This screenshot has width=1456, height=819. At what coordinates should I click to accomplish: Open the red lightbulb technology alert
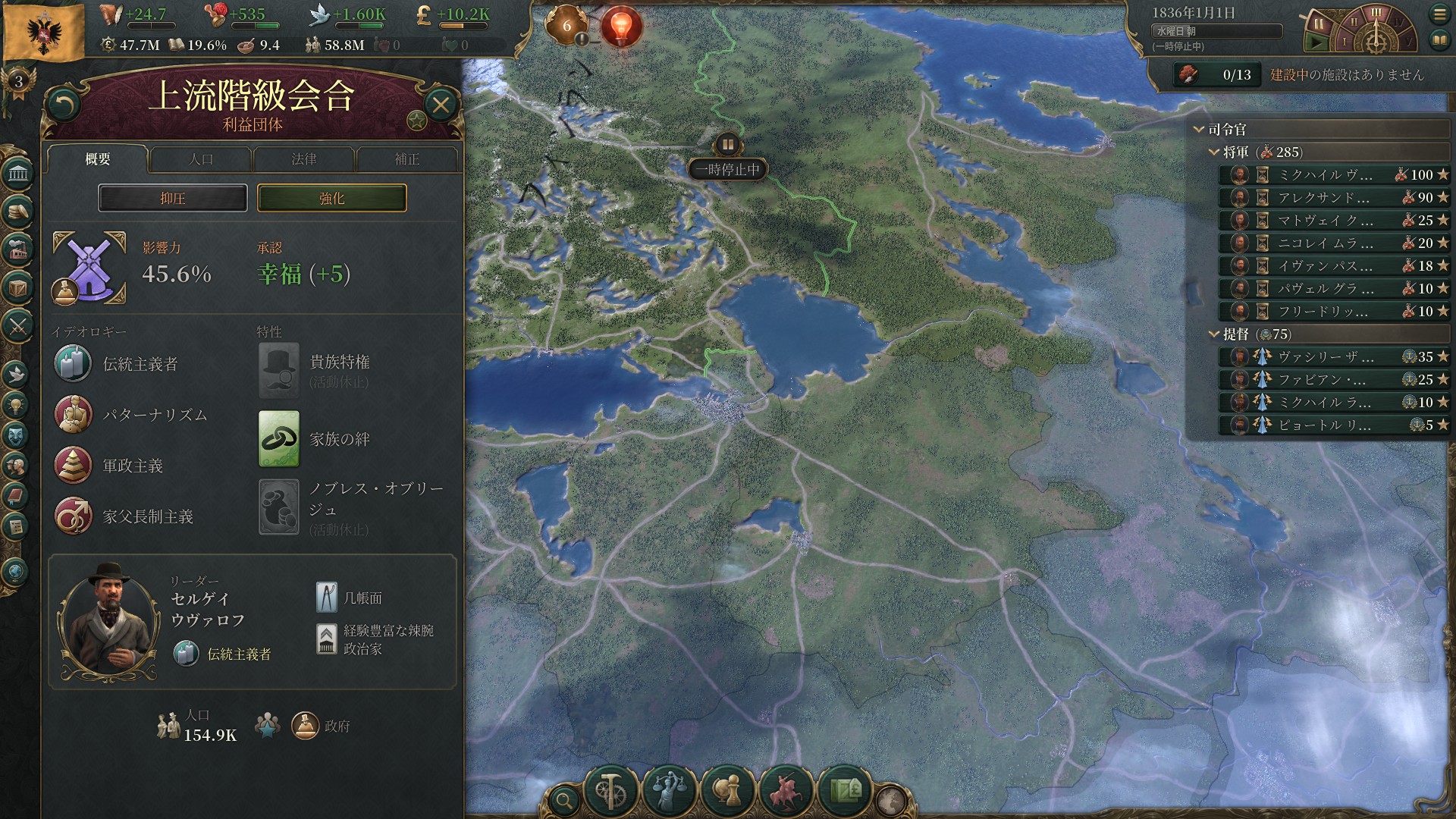(x=621, y=27)
